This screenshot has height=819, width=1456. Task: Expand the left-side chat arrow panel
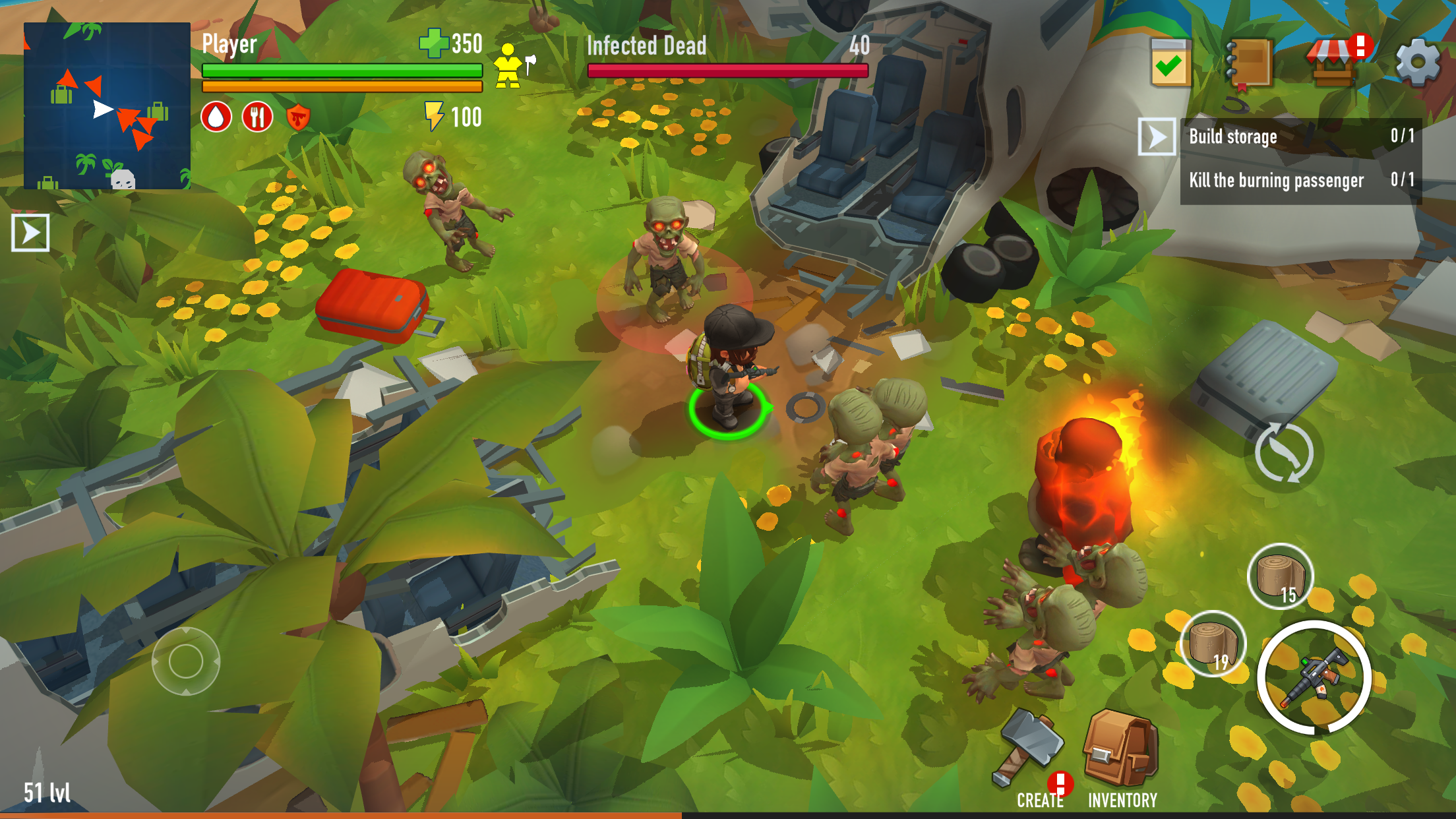coord(31,232)
